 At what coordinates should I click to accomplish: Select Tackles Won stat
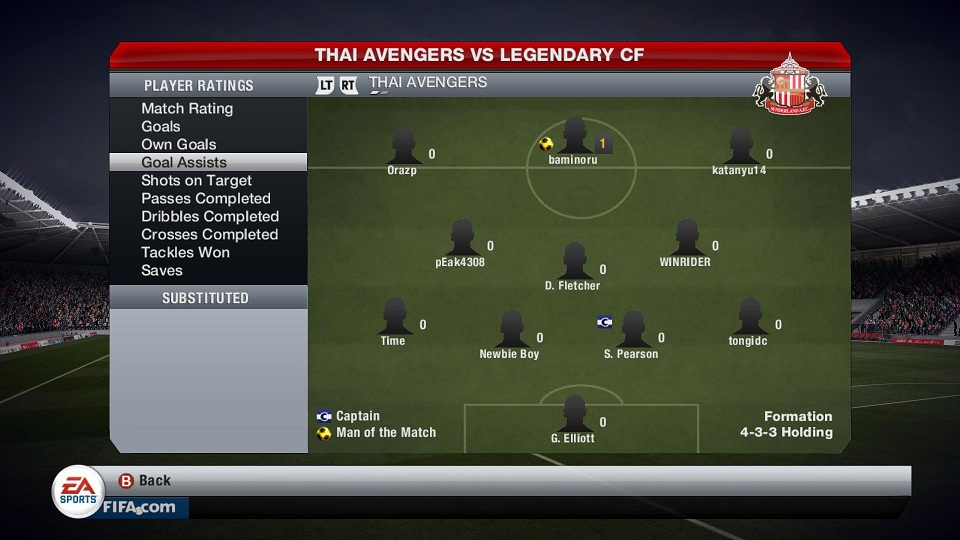coord(185,252)
